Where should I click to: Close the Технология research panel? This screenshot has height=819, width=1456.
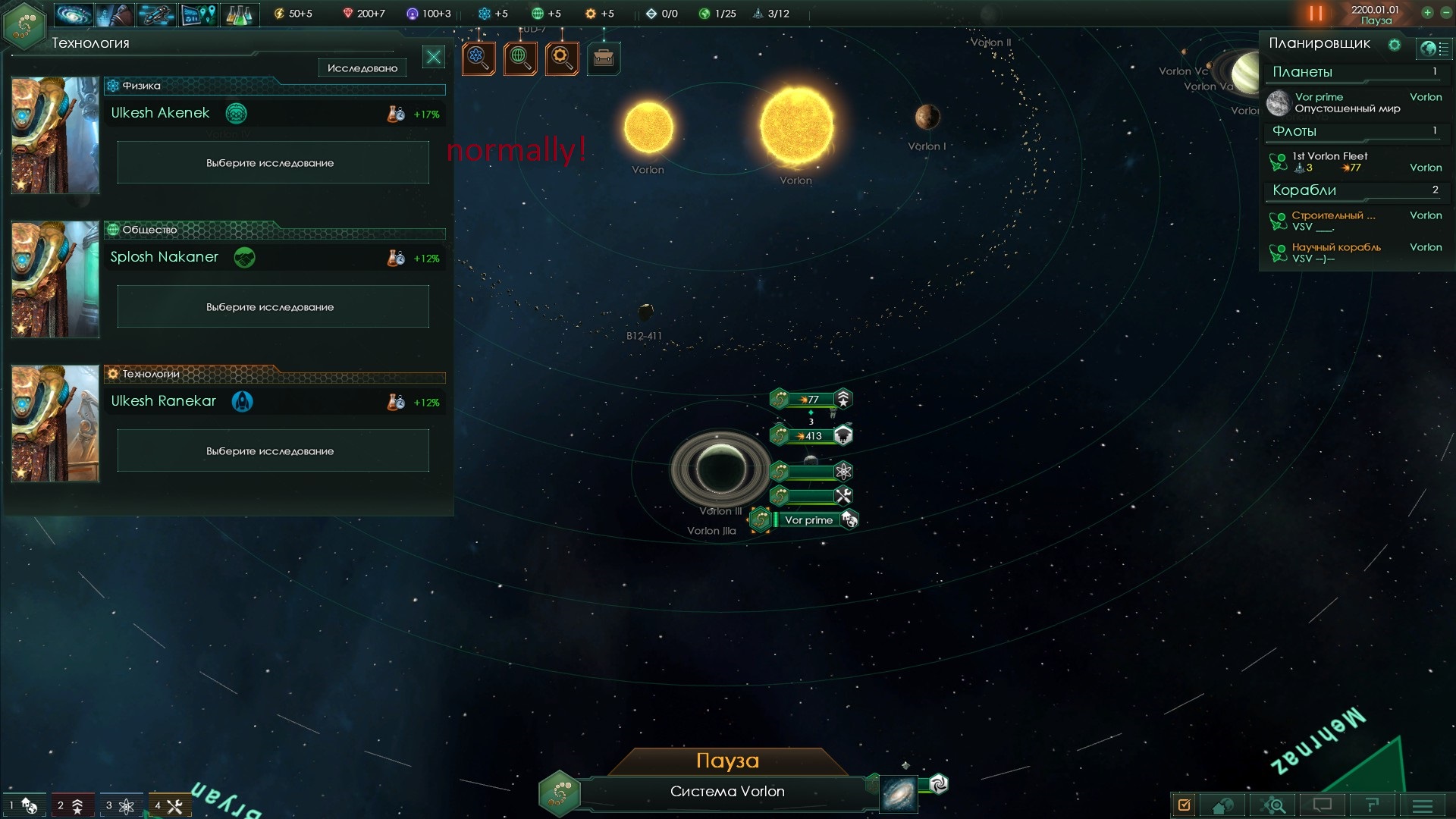pos(434,57)
